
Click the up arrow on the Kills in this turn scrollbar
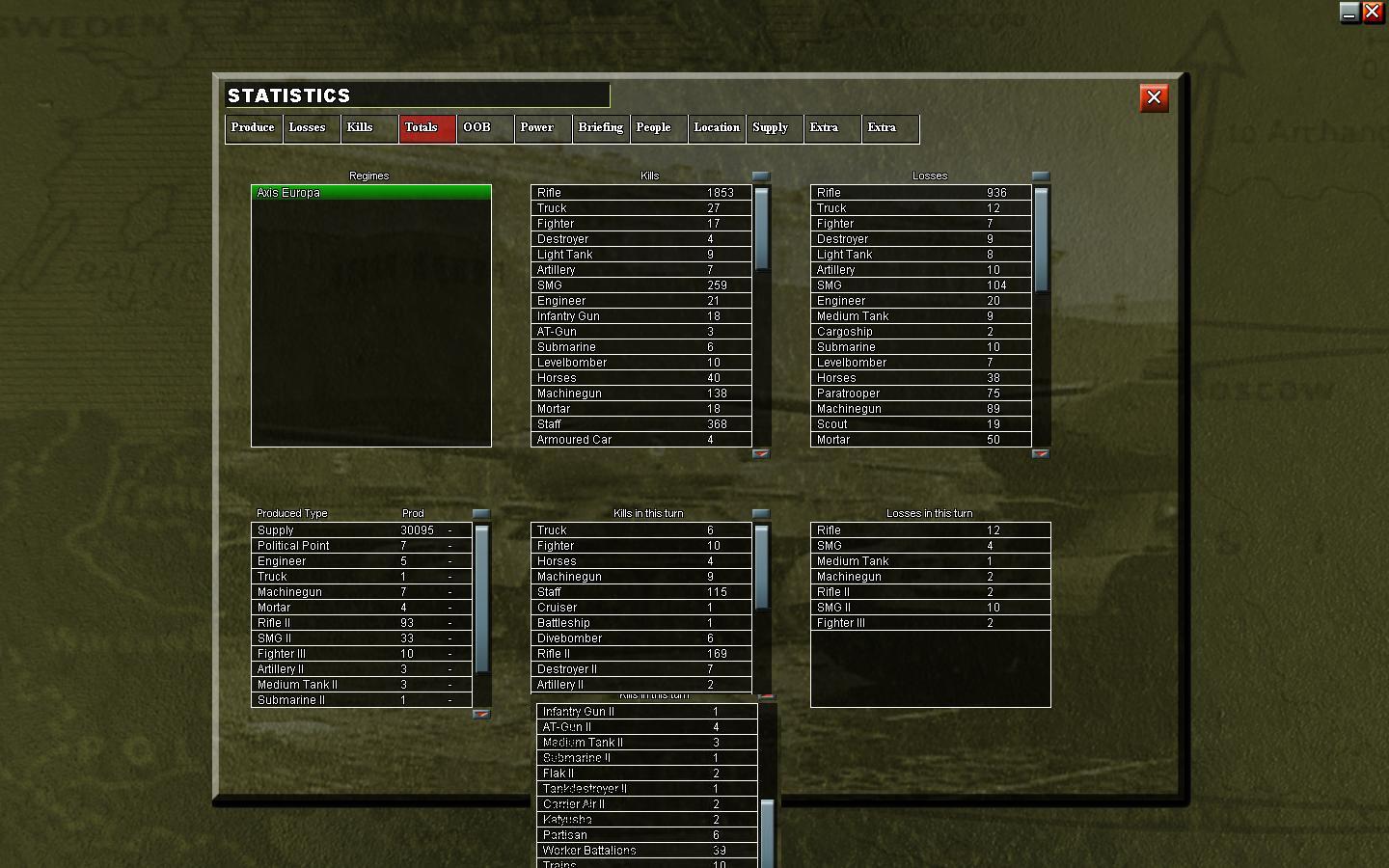point(761,513)
